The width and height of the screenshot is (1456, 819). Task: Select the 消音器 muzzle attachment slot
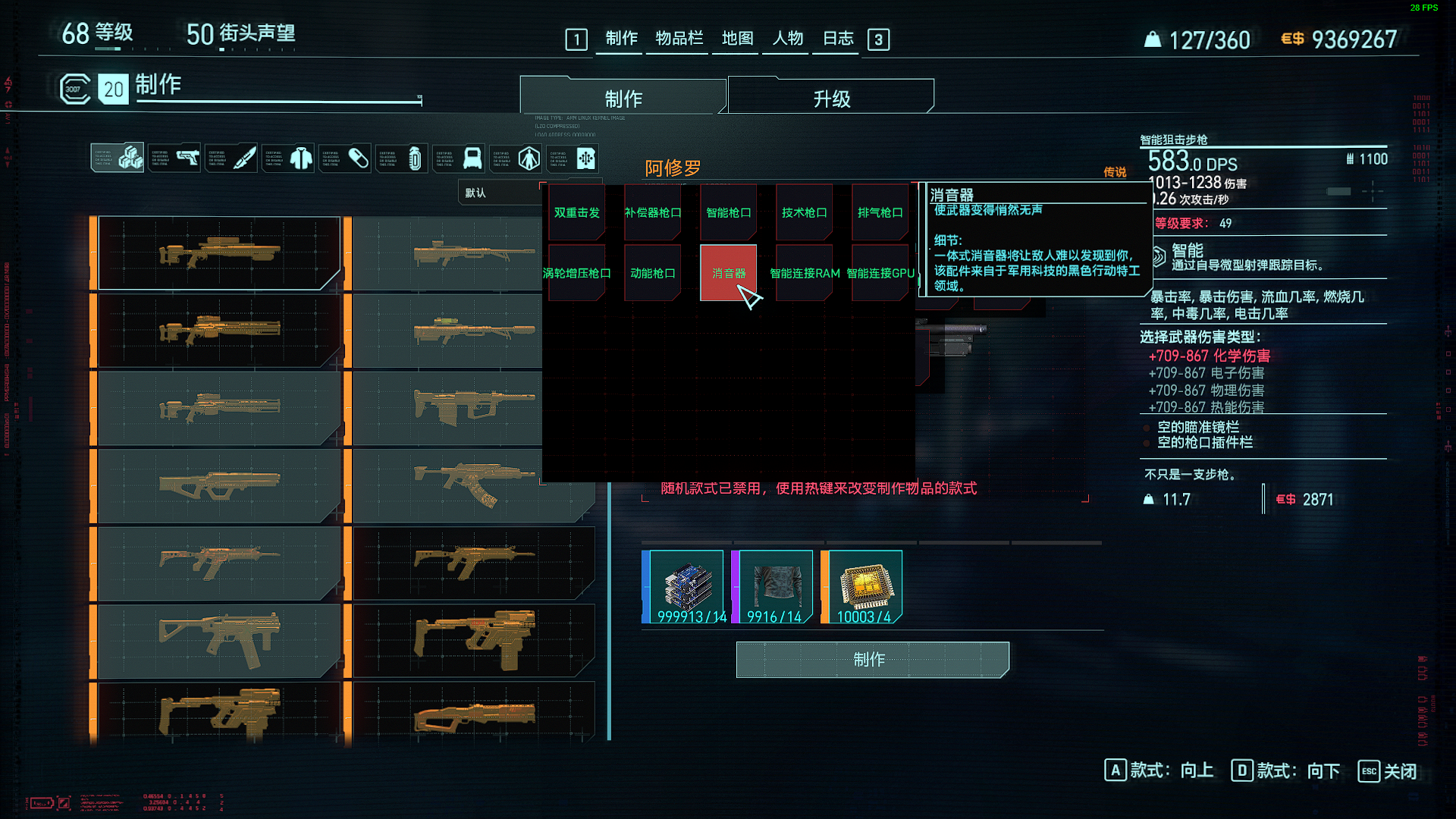coord(727,271)
